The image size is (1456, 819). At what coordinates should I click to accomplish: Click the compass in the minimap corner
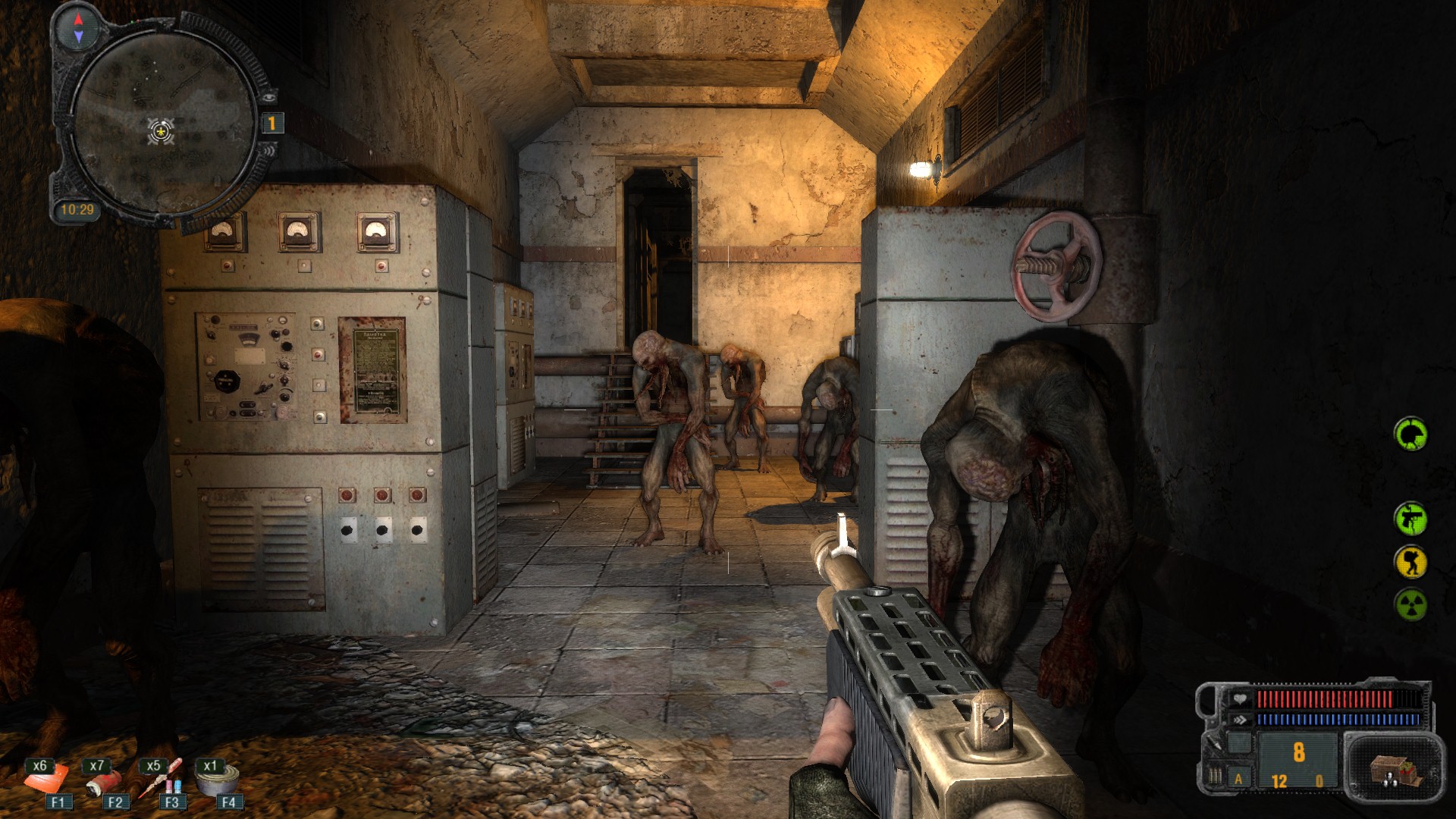(79, 28)
